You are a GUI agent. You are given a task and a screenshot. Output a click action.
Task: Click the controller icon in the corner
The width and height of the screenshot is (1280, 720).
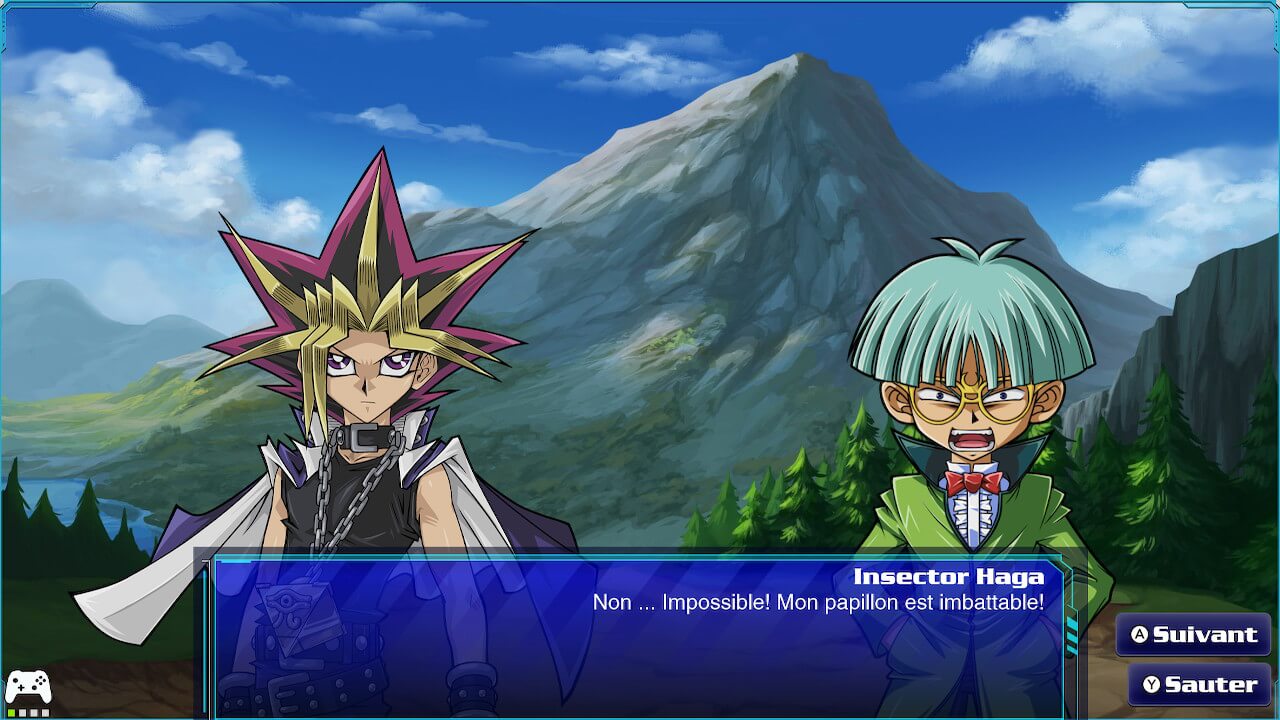coord(28,687)
